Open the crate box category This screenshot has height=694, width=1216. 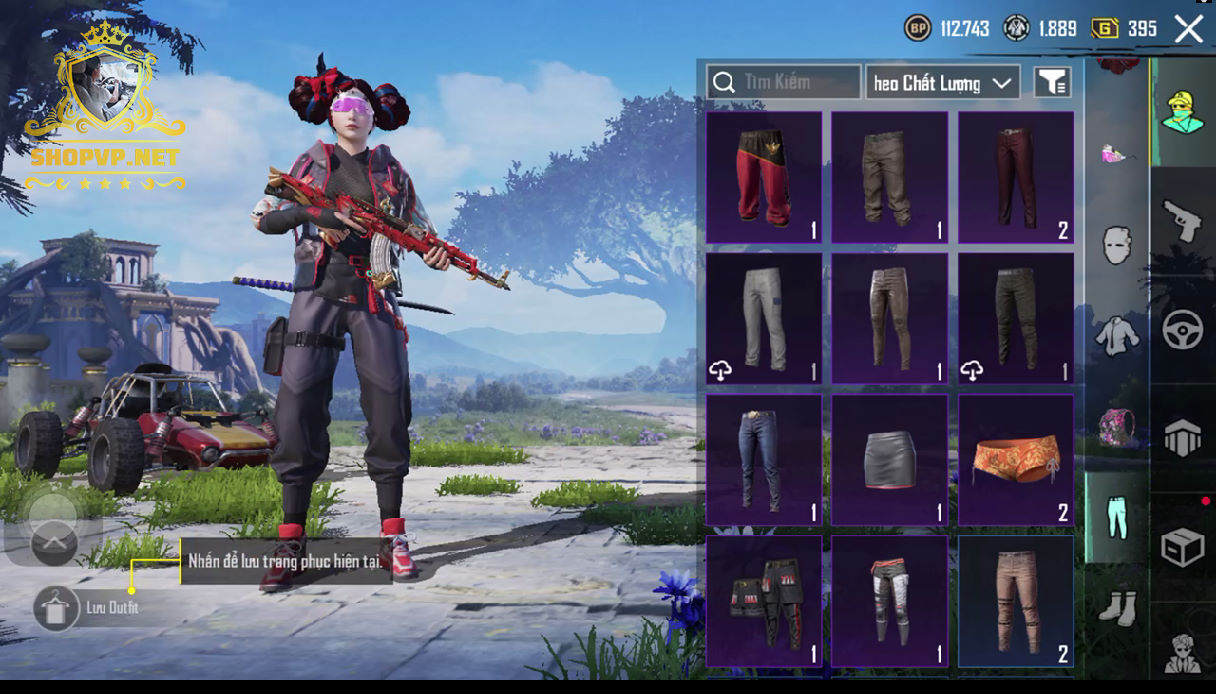point(1182,547)
